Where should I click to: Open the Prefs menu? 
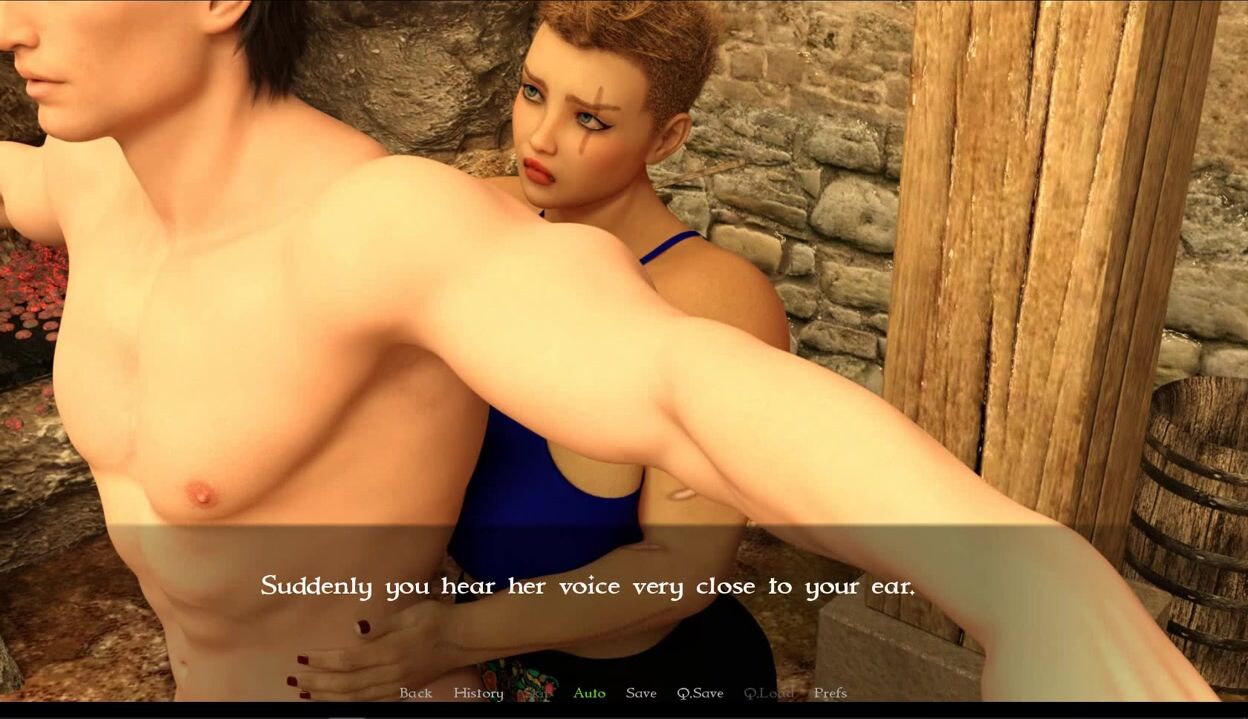pyautogui.click(x=830, y=693)
